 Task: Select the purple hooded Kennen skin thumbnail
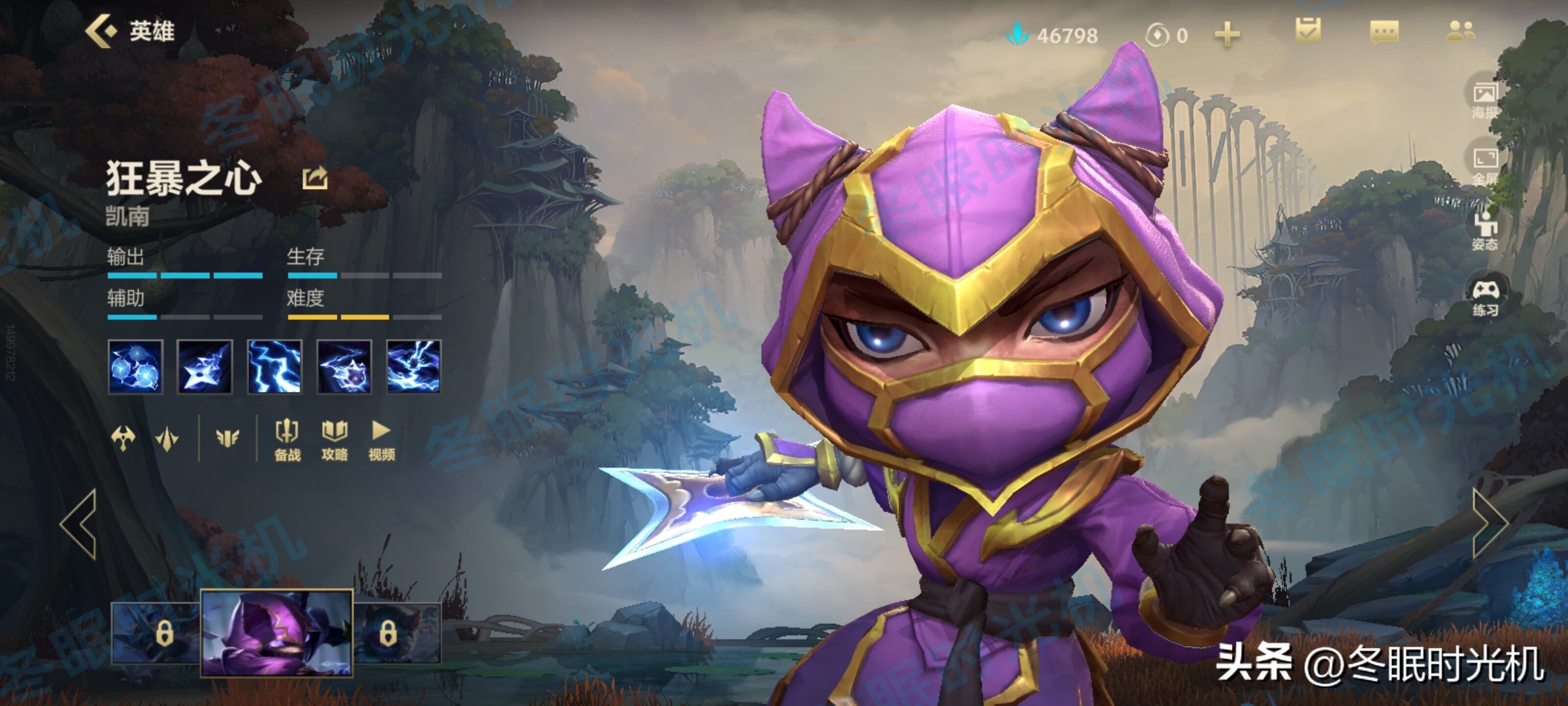click(277, 632)
